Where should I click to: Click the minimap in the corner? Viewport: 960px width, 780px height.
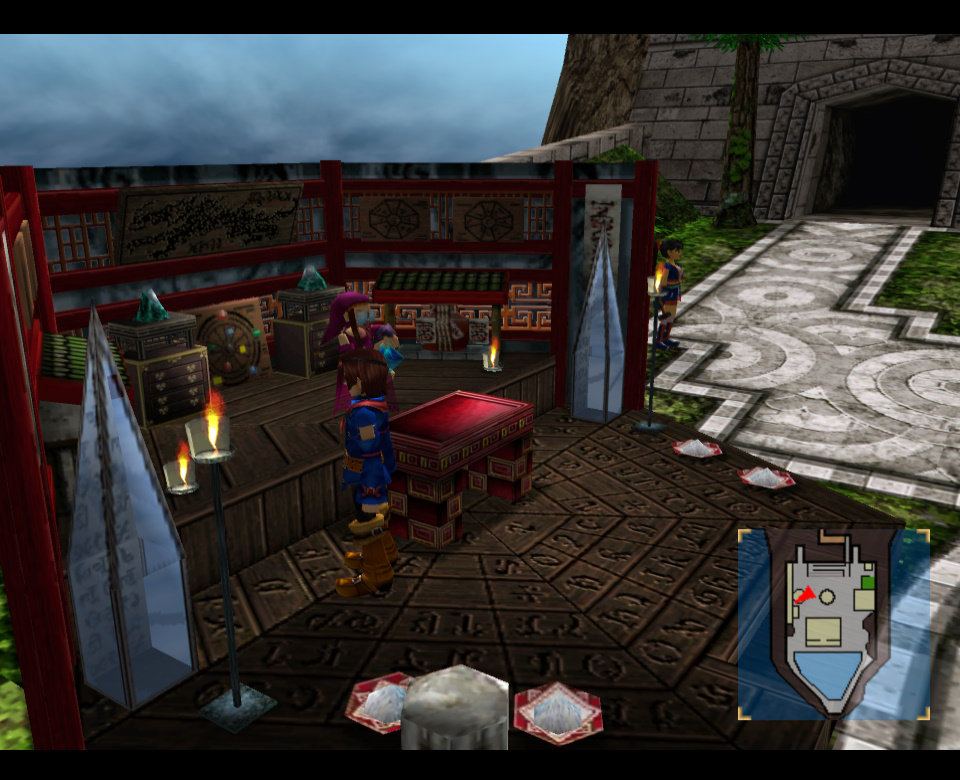[x=834, y=624]
